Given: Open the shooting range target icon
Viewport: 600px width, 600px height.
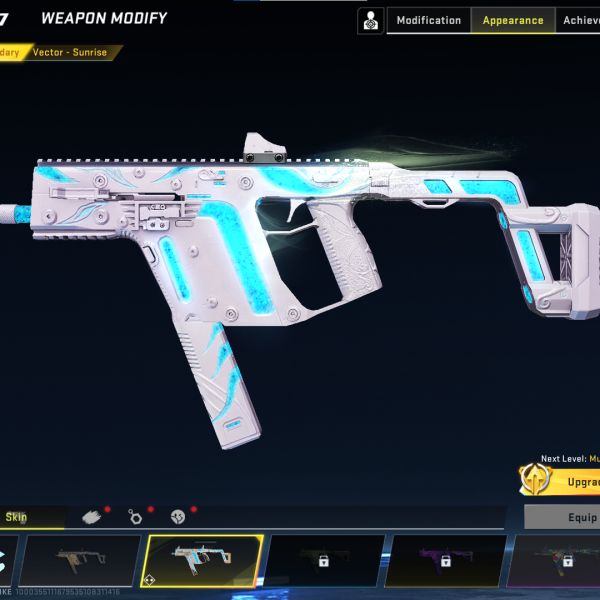Looking at the screenshot, I should click(371, 20).
